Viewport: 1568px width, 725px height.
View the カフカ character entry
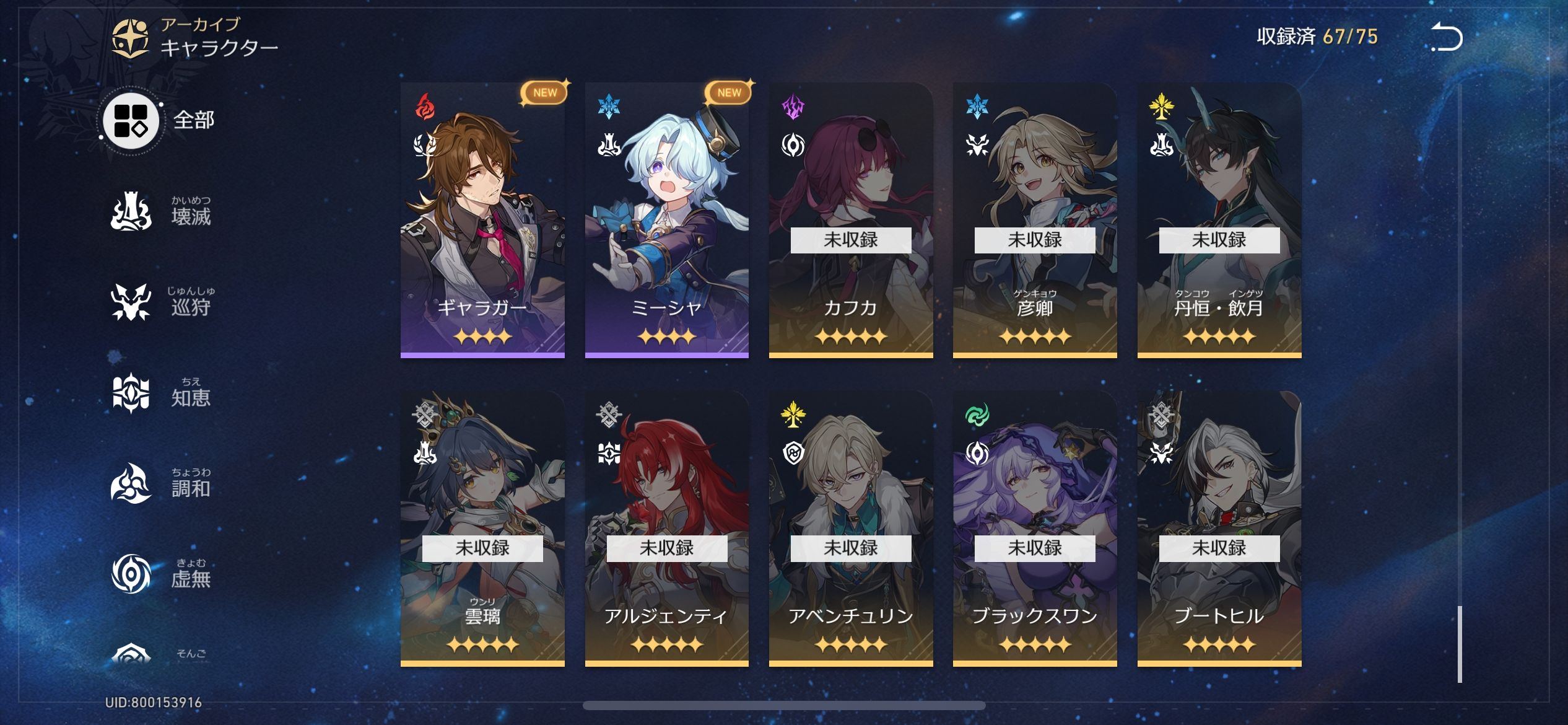[x=851, y=220]
